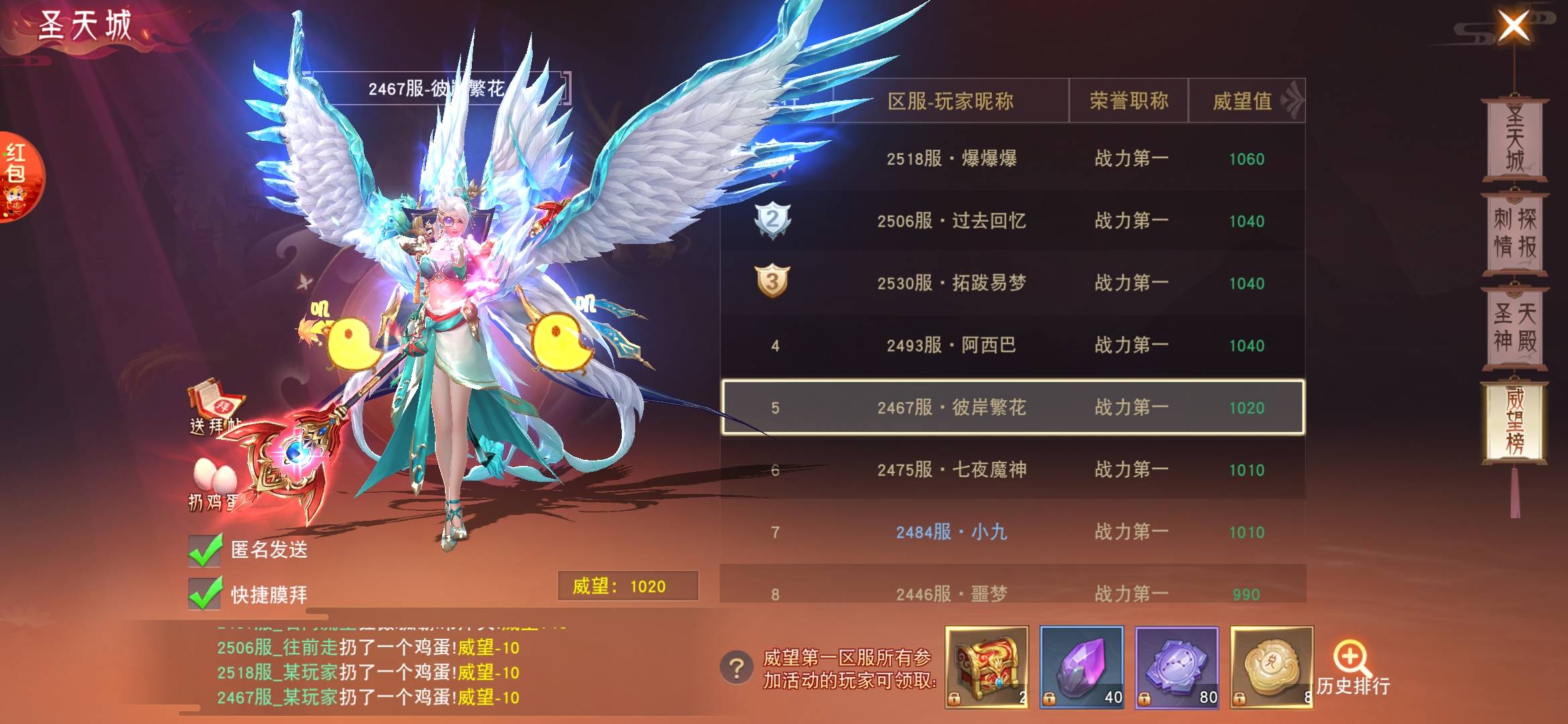Select the 威望榜 tab
This screenshot has width=1568, height=724.
1514,422
